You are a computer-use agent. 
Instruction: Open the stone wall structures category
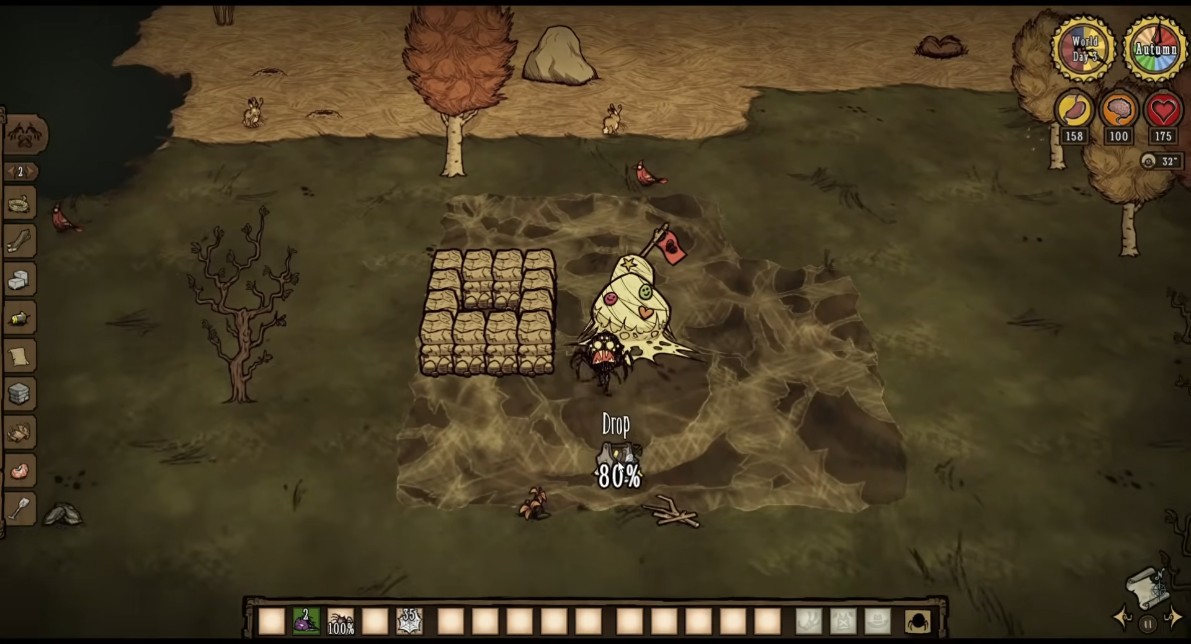(20, 393)
